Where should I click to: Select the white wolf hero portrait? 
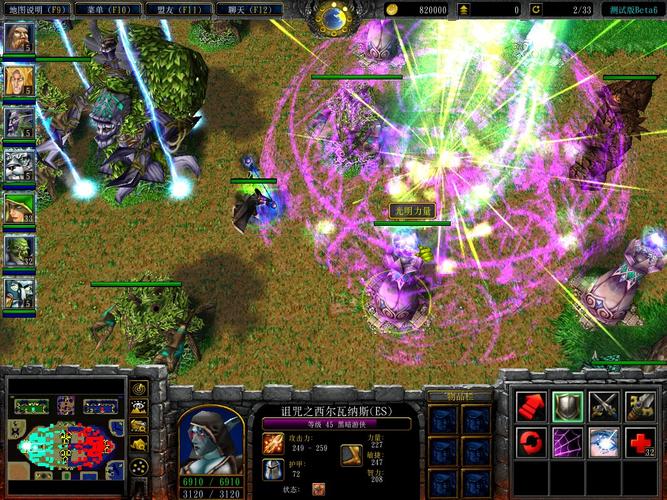pos(19,166)
